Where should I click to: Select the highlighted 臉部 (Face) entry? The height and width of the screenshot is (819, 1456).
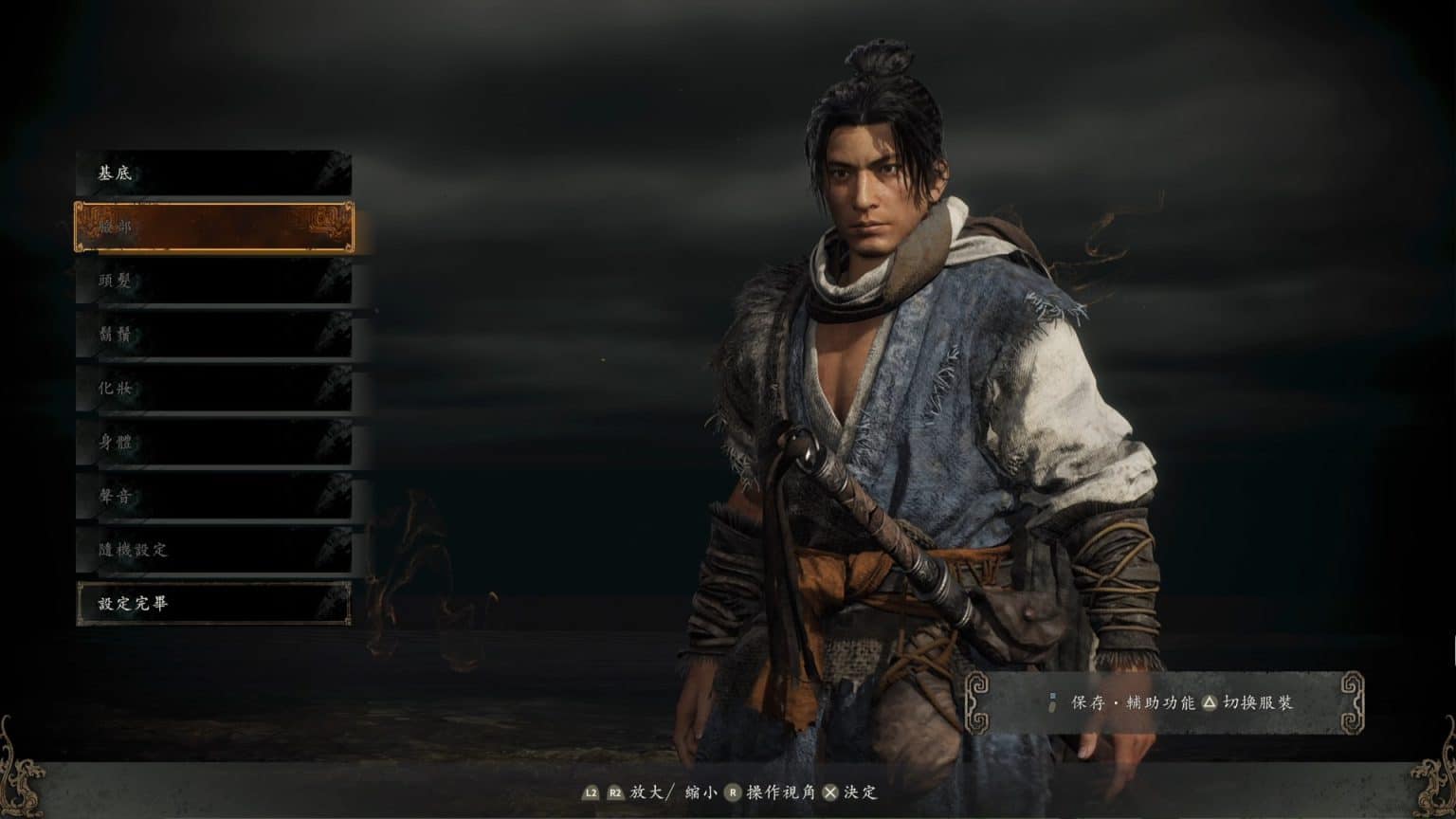[213, 227]
